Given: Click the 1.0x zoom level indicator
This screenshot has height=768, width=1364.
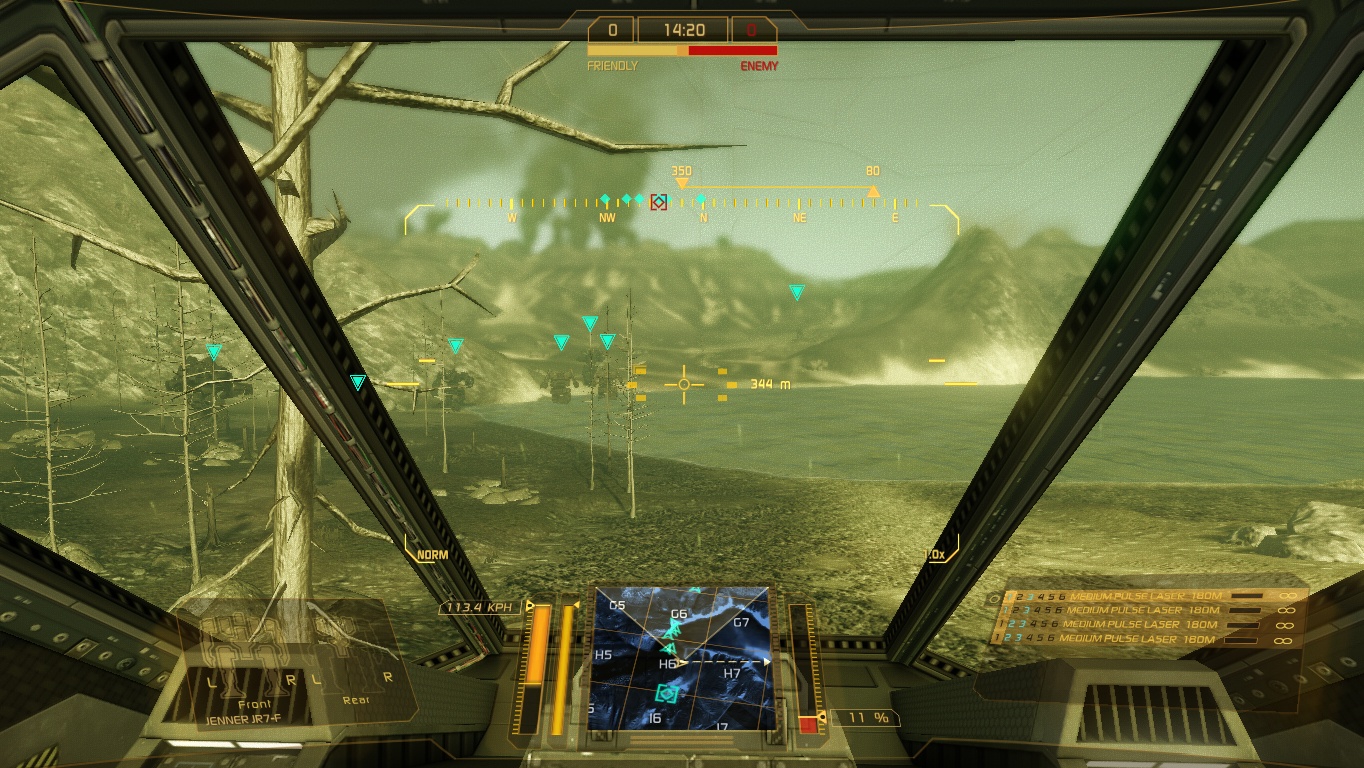Looking at the screenshot, I should tap(937, 555).
